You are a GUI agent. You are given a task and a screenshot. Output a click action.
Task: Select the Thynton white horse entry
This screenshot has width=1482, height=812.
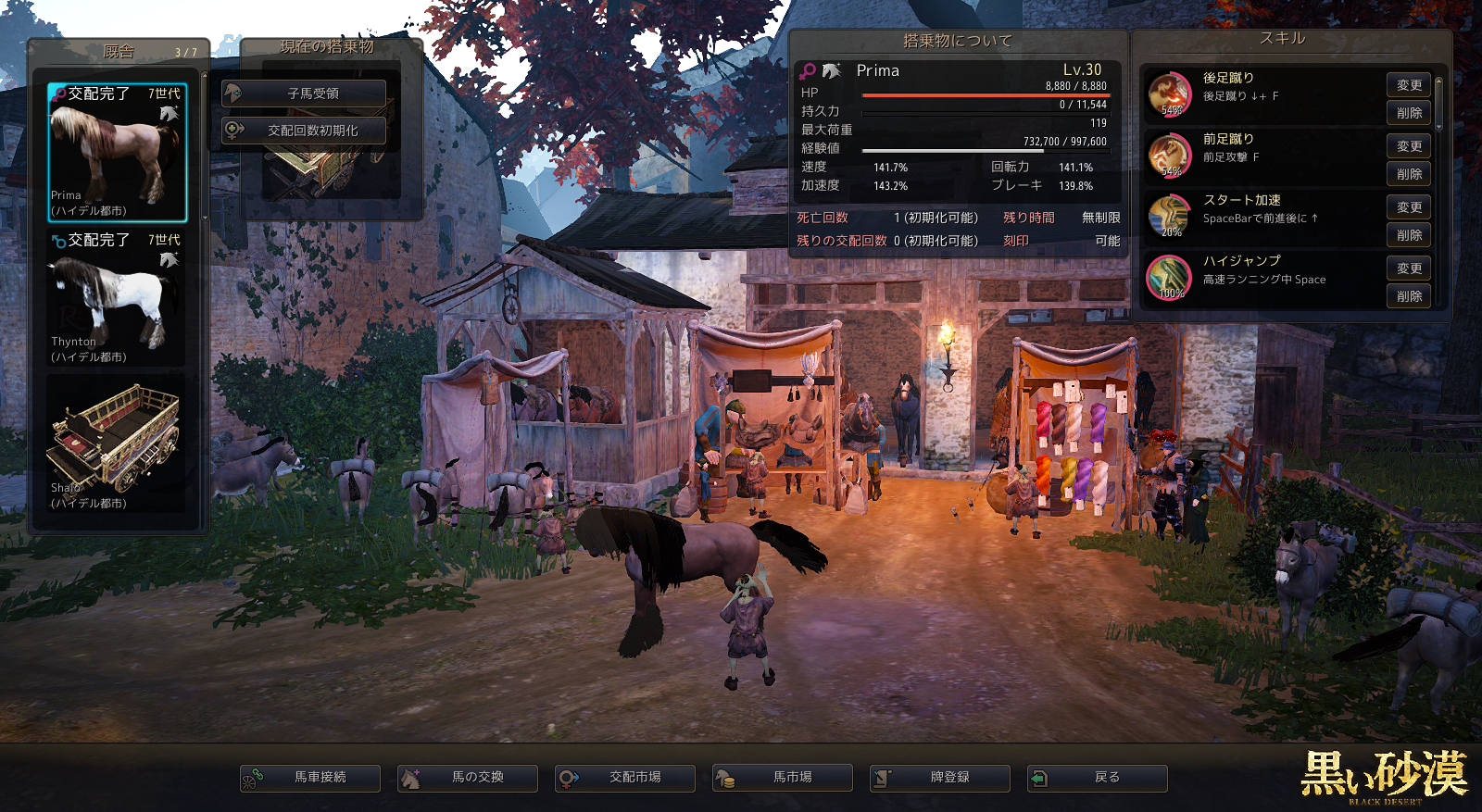[x=117, y=298]
